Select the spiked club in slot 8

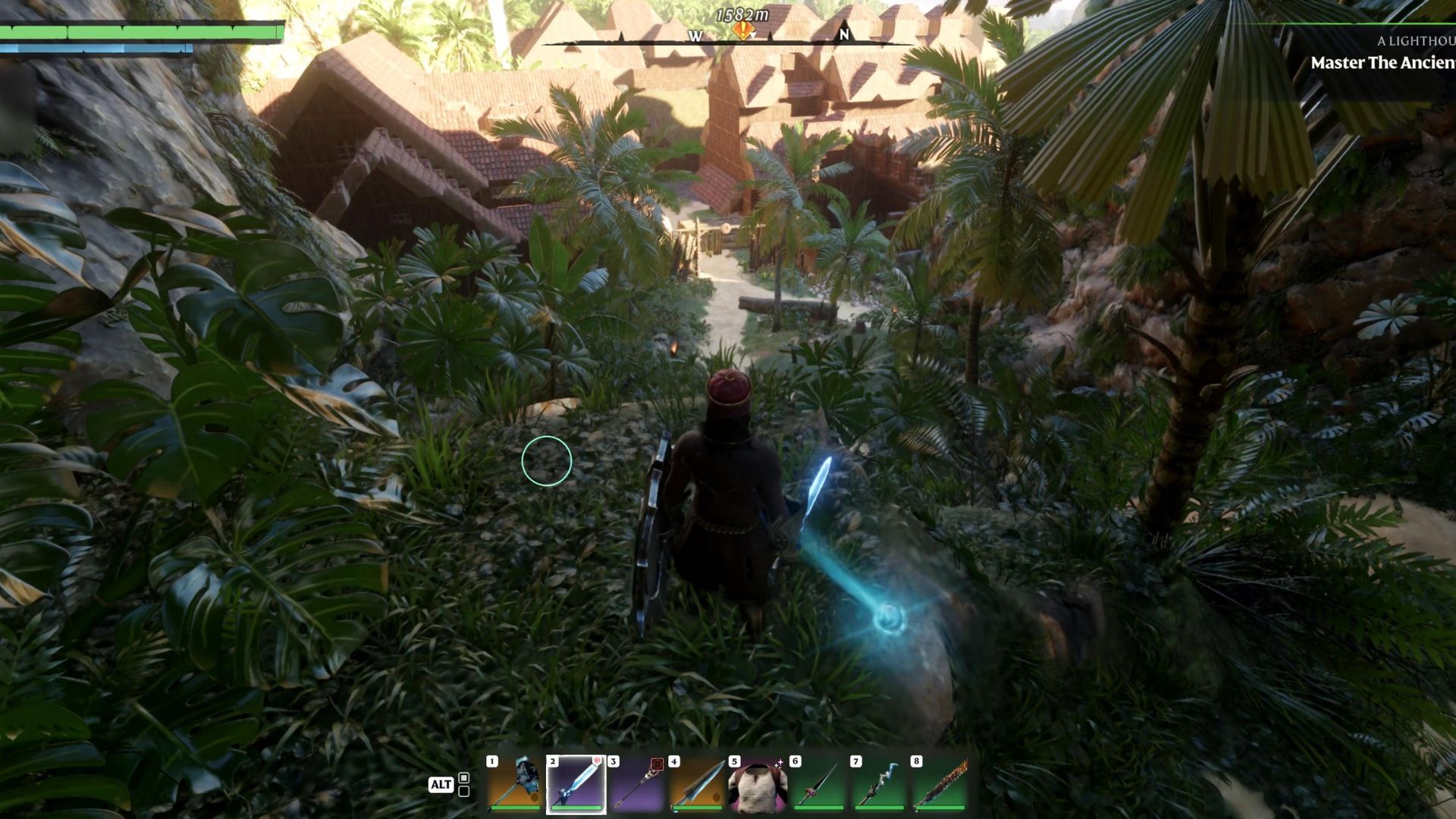(x=940, y=784)
